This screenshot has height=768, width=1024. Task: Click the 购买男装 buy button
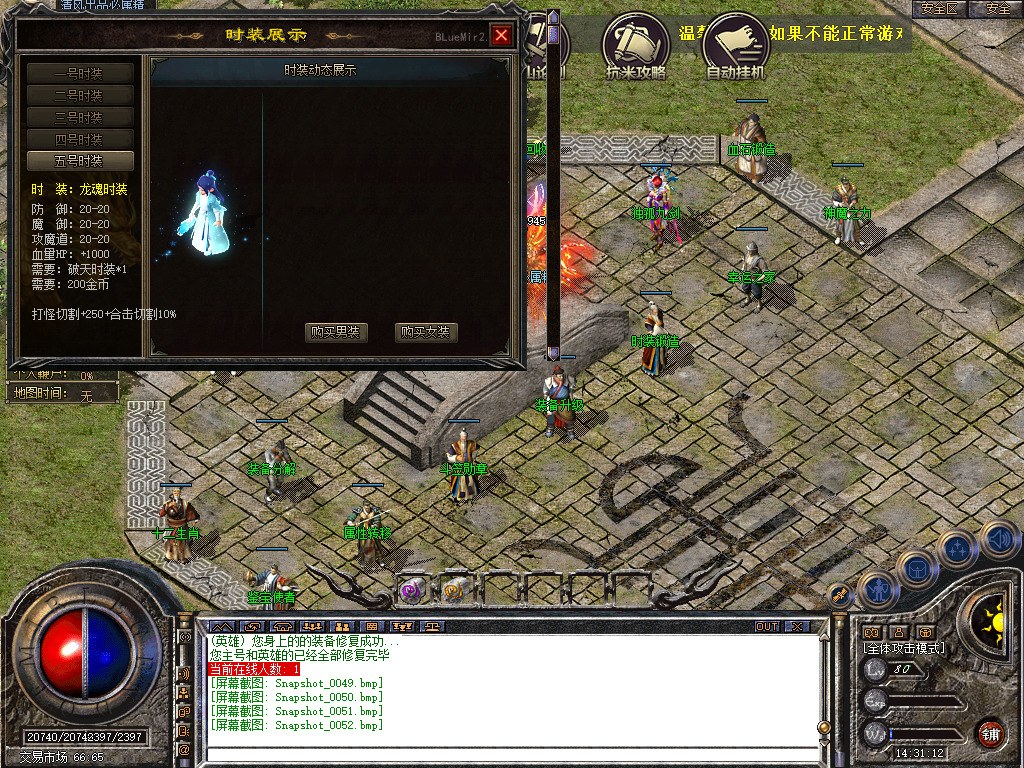336,333
